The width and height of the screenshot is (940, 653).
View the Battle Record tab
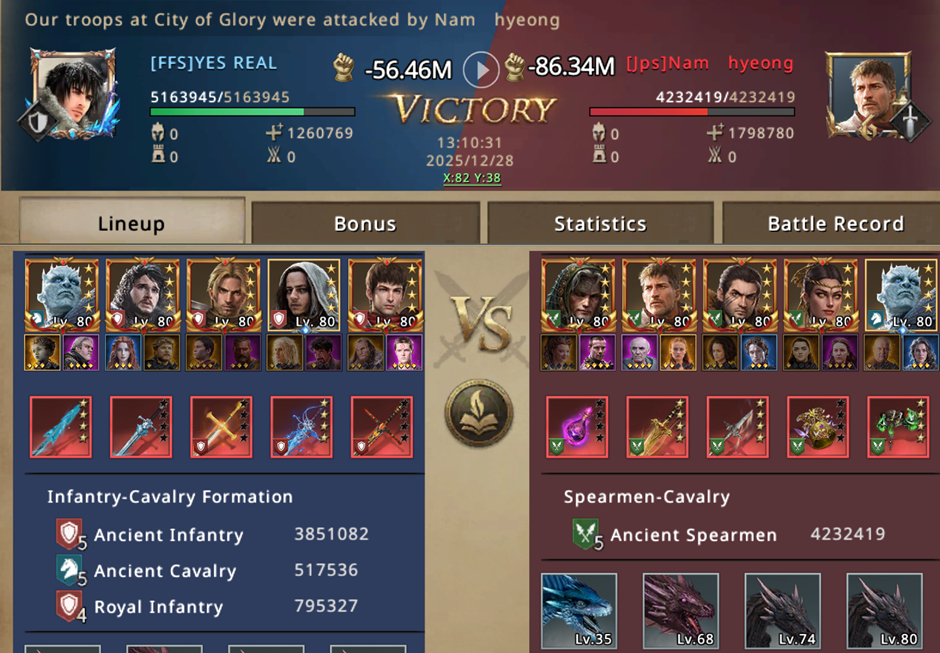[835, 223]
